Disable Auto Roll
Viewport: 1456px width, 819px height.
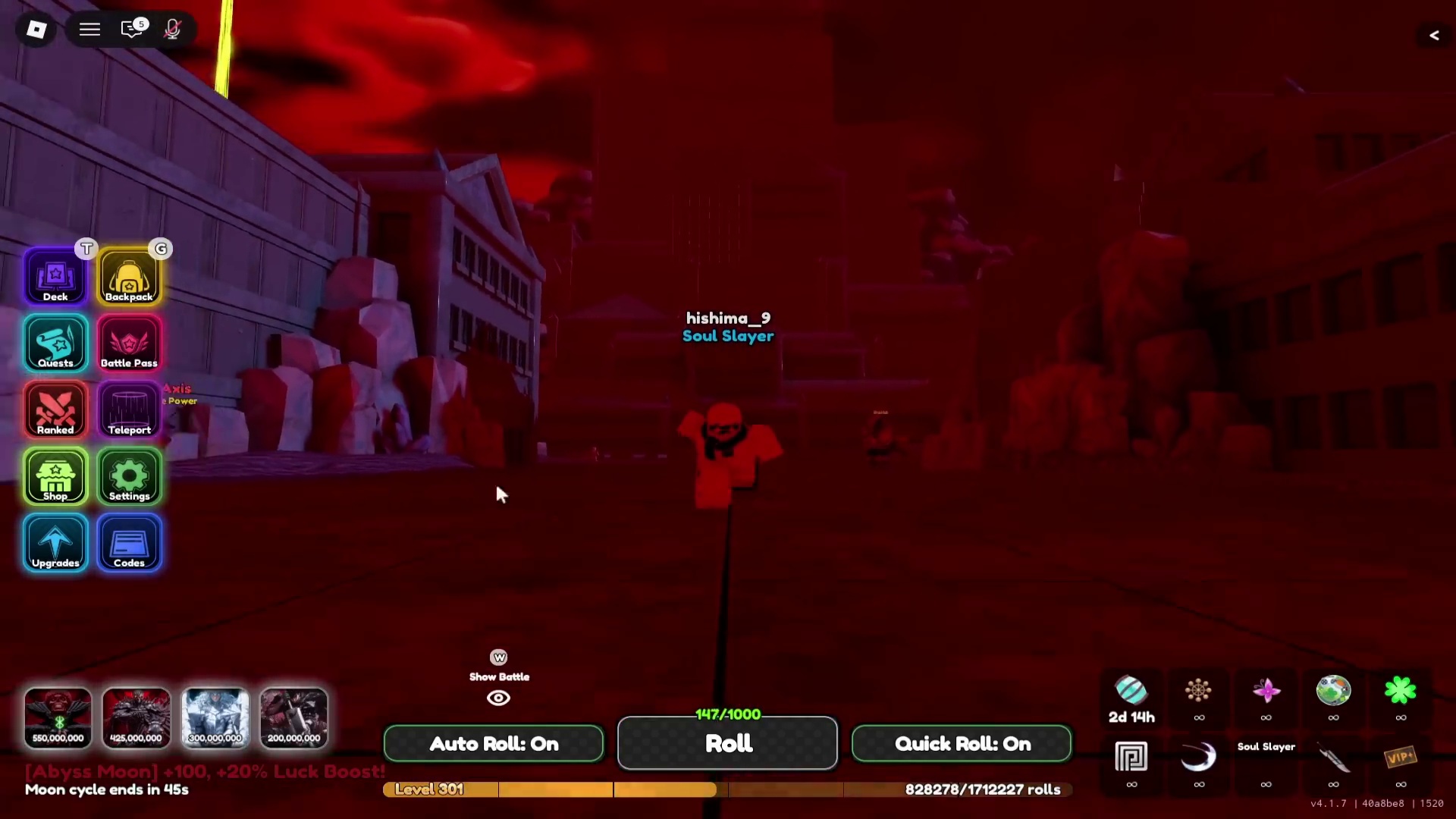(493, 743)
